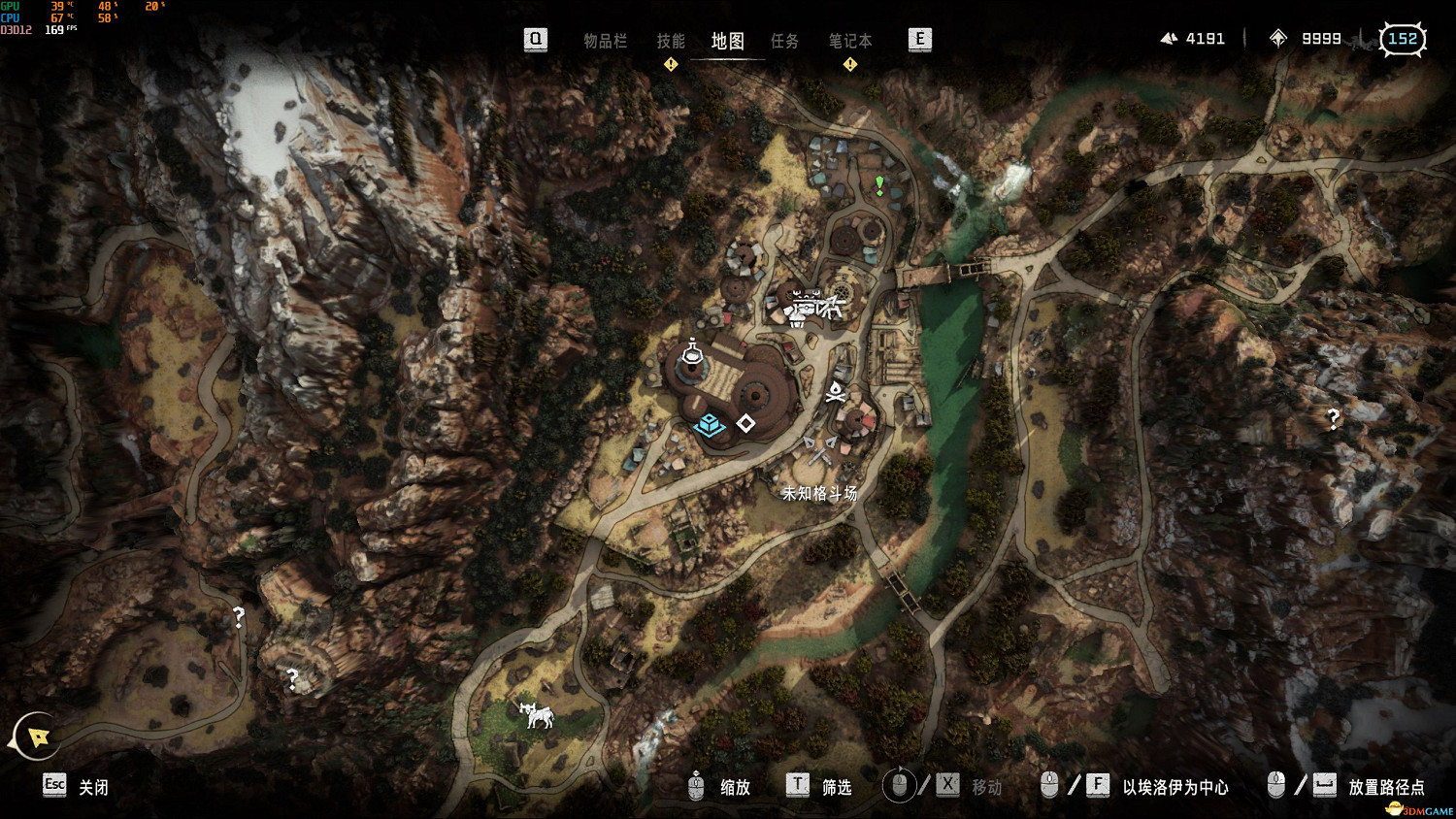1456x819 pixels.
Task: Open the 笔记本 notebook tab
Action: [x=849, y=41]
